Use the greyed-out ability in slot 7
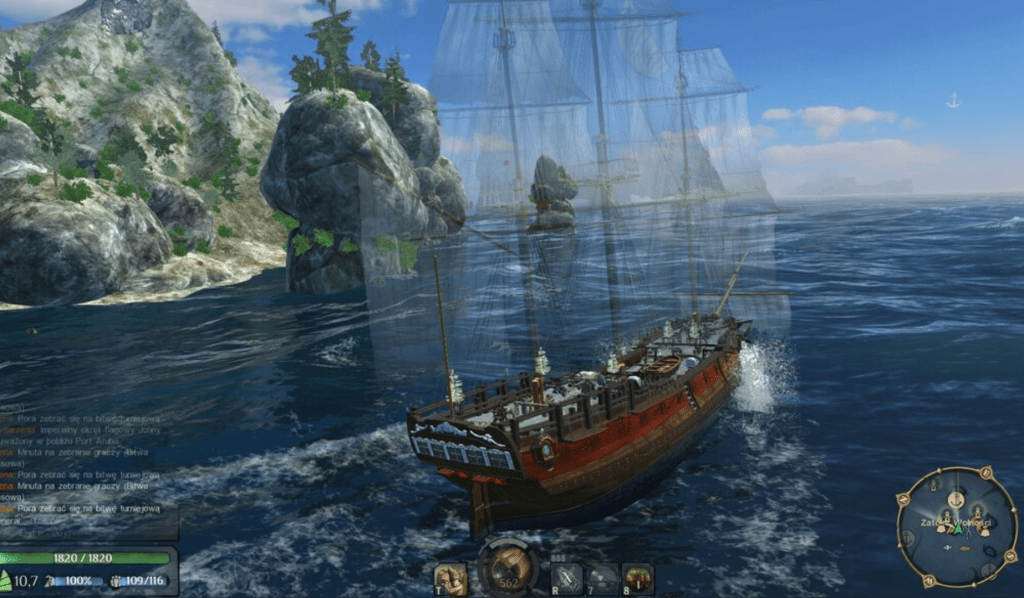The height and width of the screenshot is (598, 1024). 602,577
